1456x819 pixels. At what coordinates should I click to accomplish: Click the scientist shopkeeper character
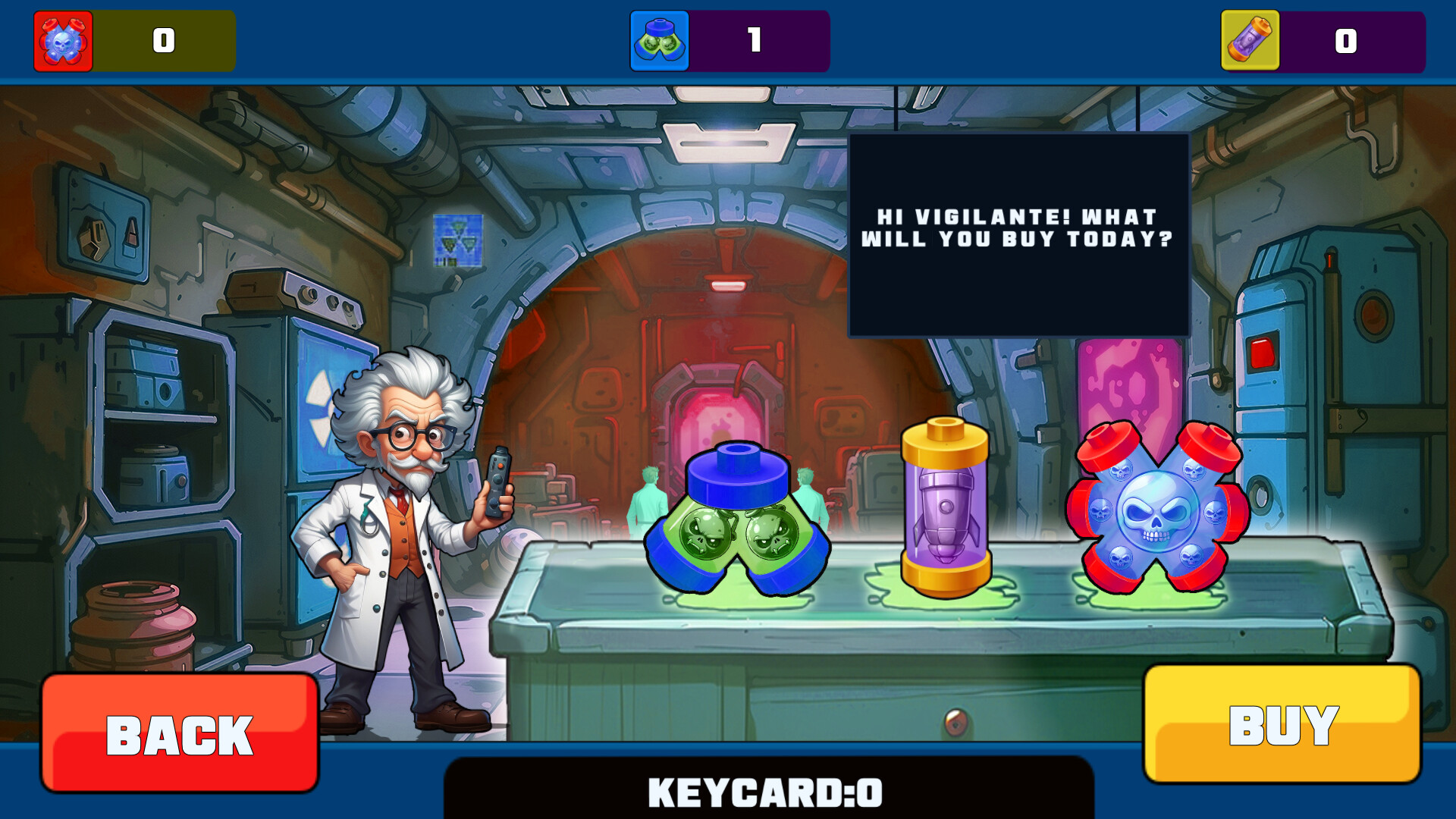pyautogui.click(x=394, y=531)
